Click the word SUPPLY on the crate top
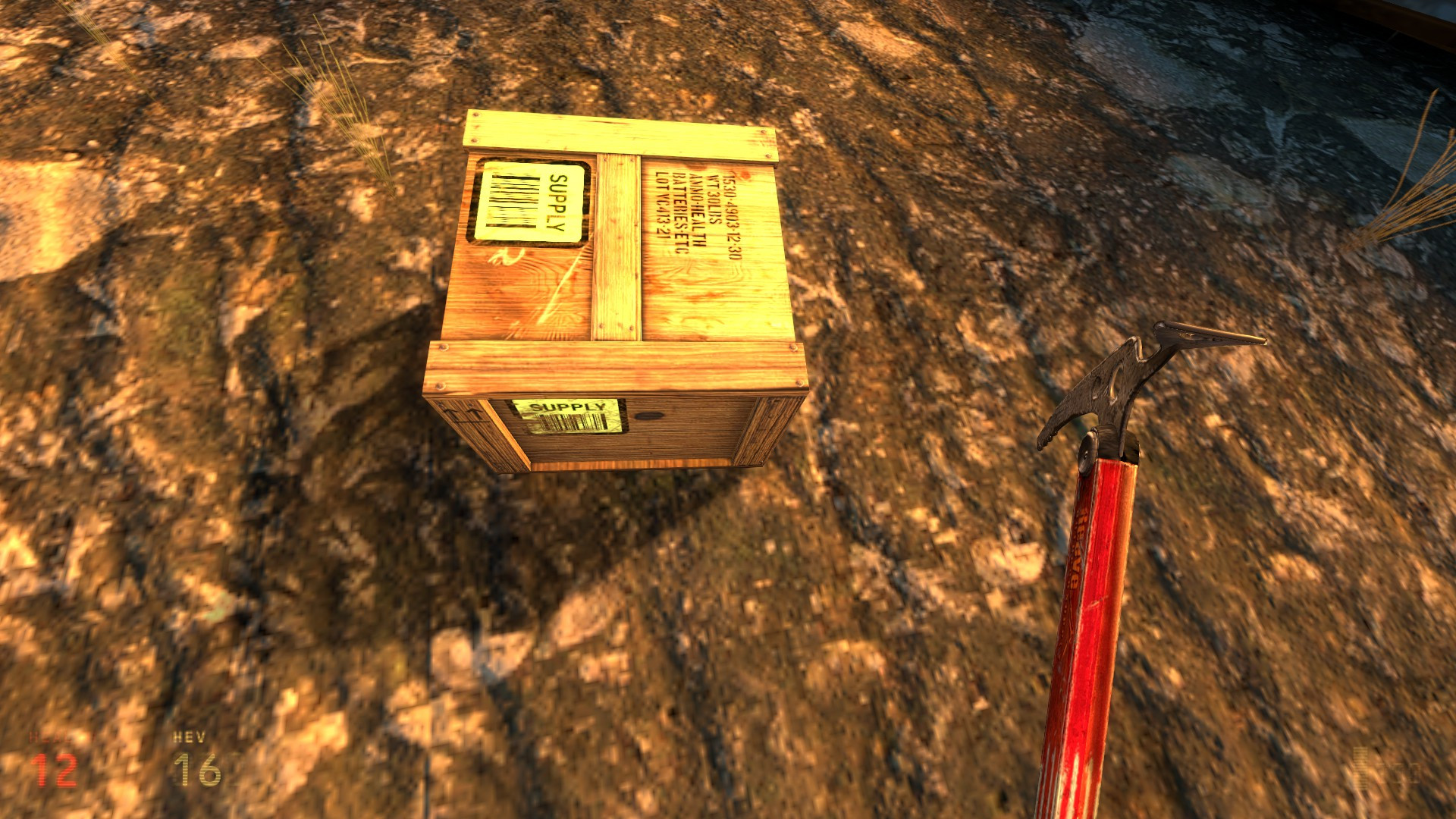Screen dimensions: 1456x819 point(557,201)
